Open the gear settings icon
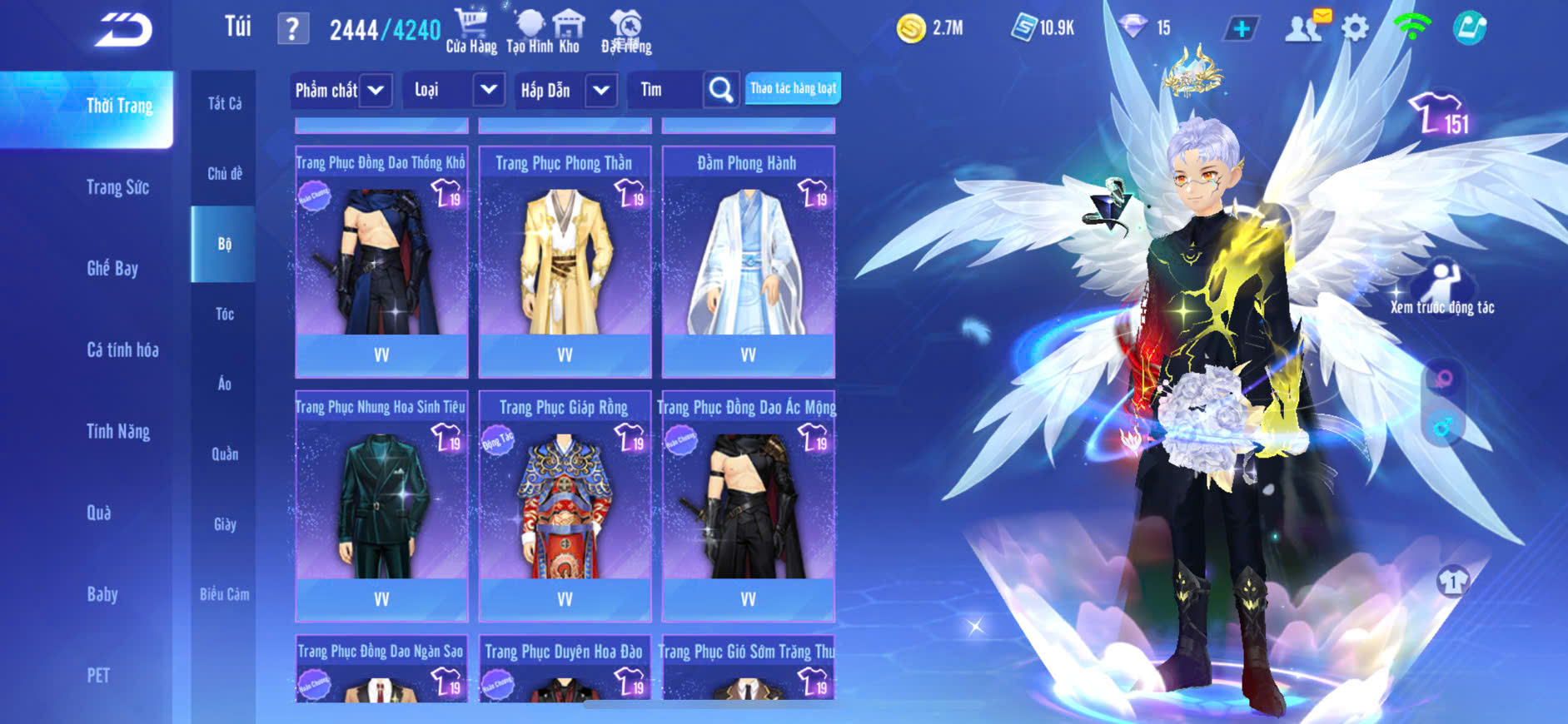This screenshot has height=724, width=1568. [x=1355, y=29]
